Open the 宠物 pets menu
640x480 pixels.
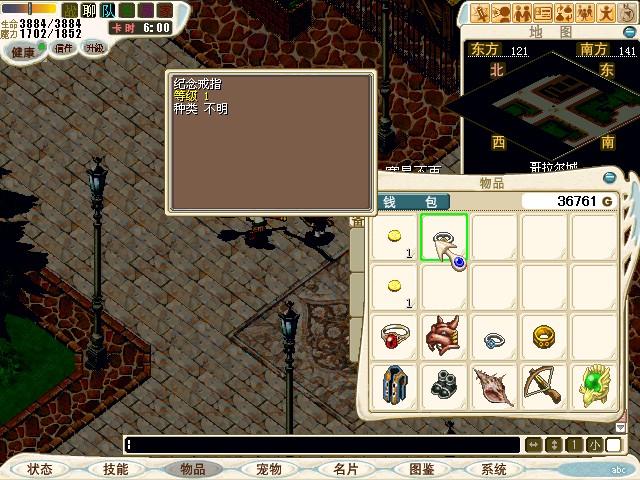point(269,469)
